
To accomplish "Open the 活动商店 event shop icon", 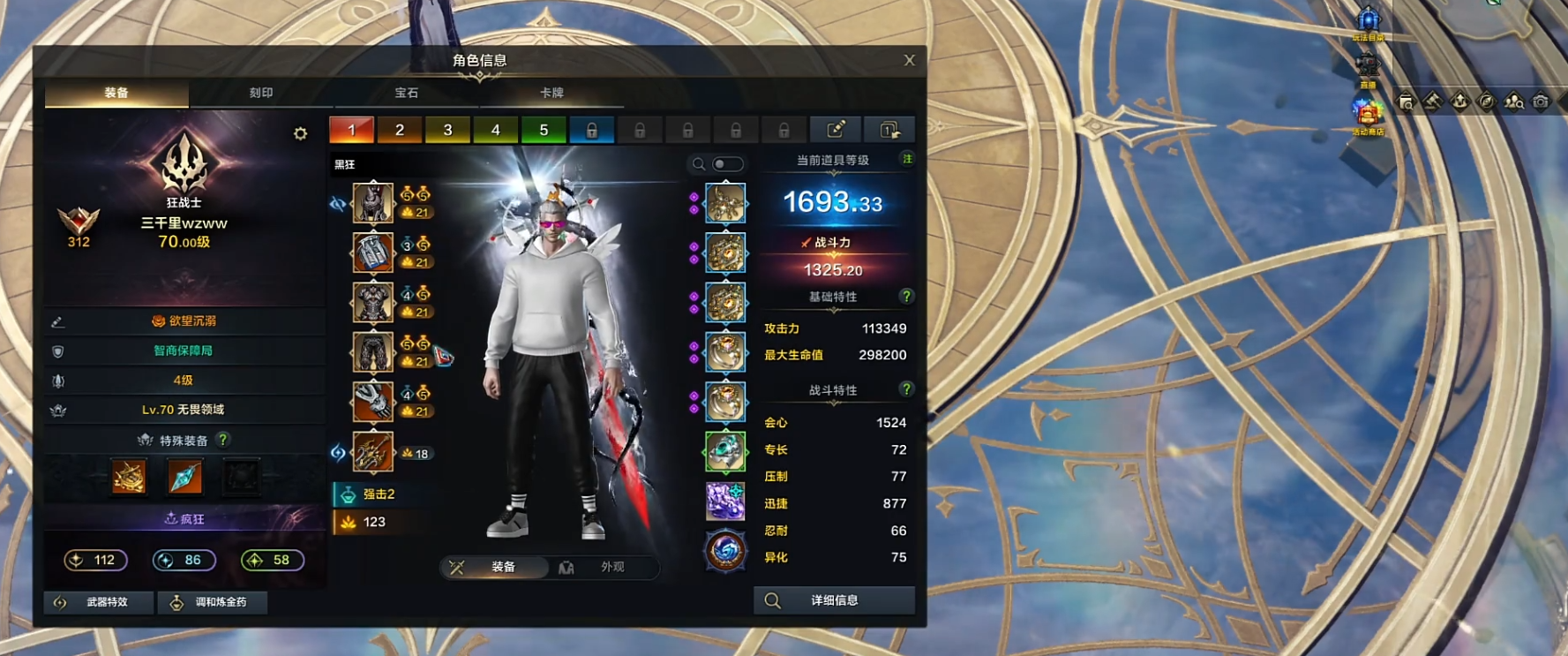I will pyautogui.click(x=1368, y=116).
